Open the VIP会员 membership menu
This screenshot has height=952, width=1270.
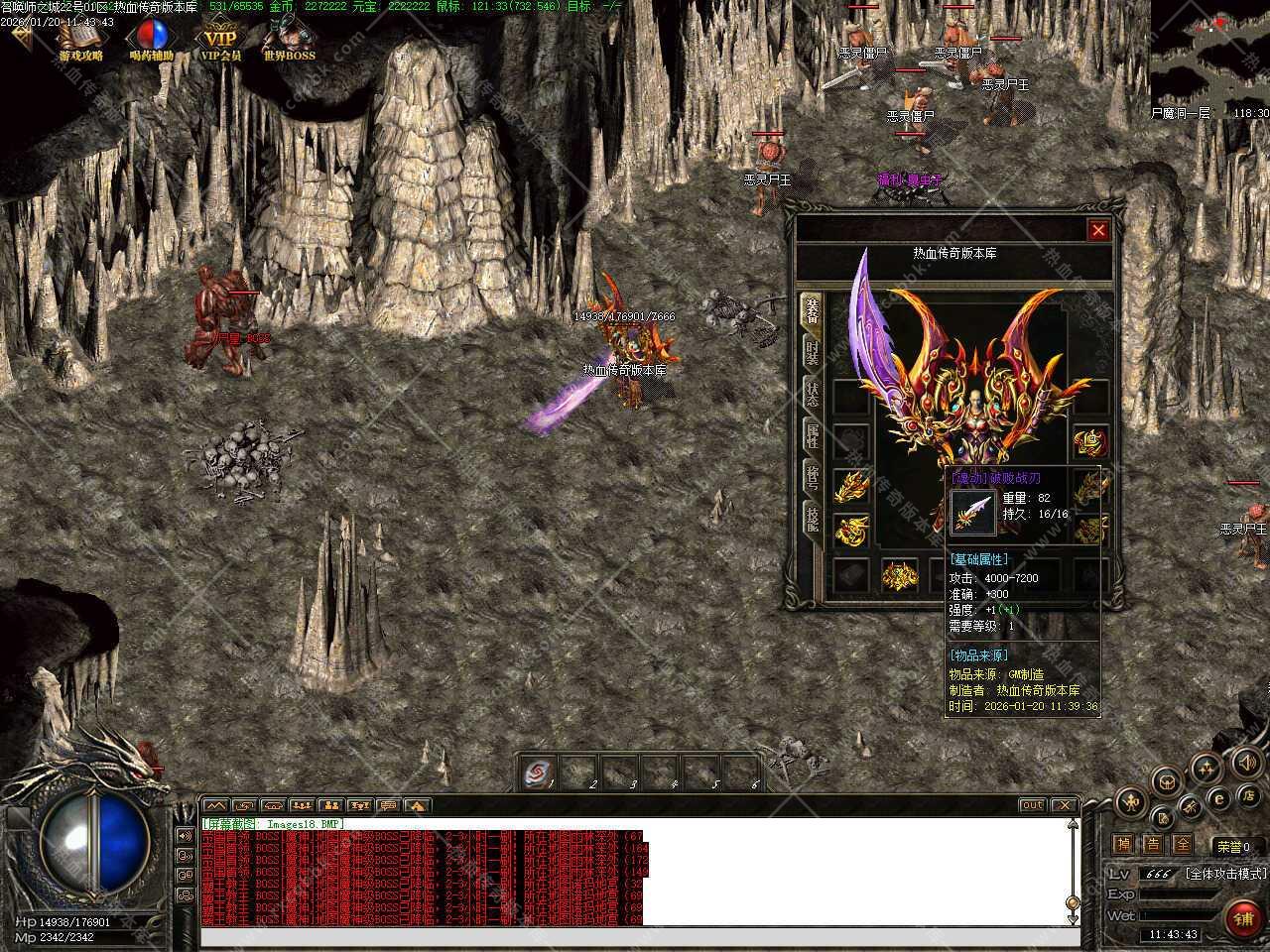221,41
